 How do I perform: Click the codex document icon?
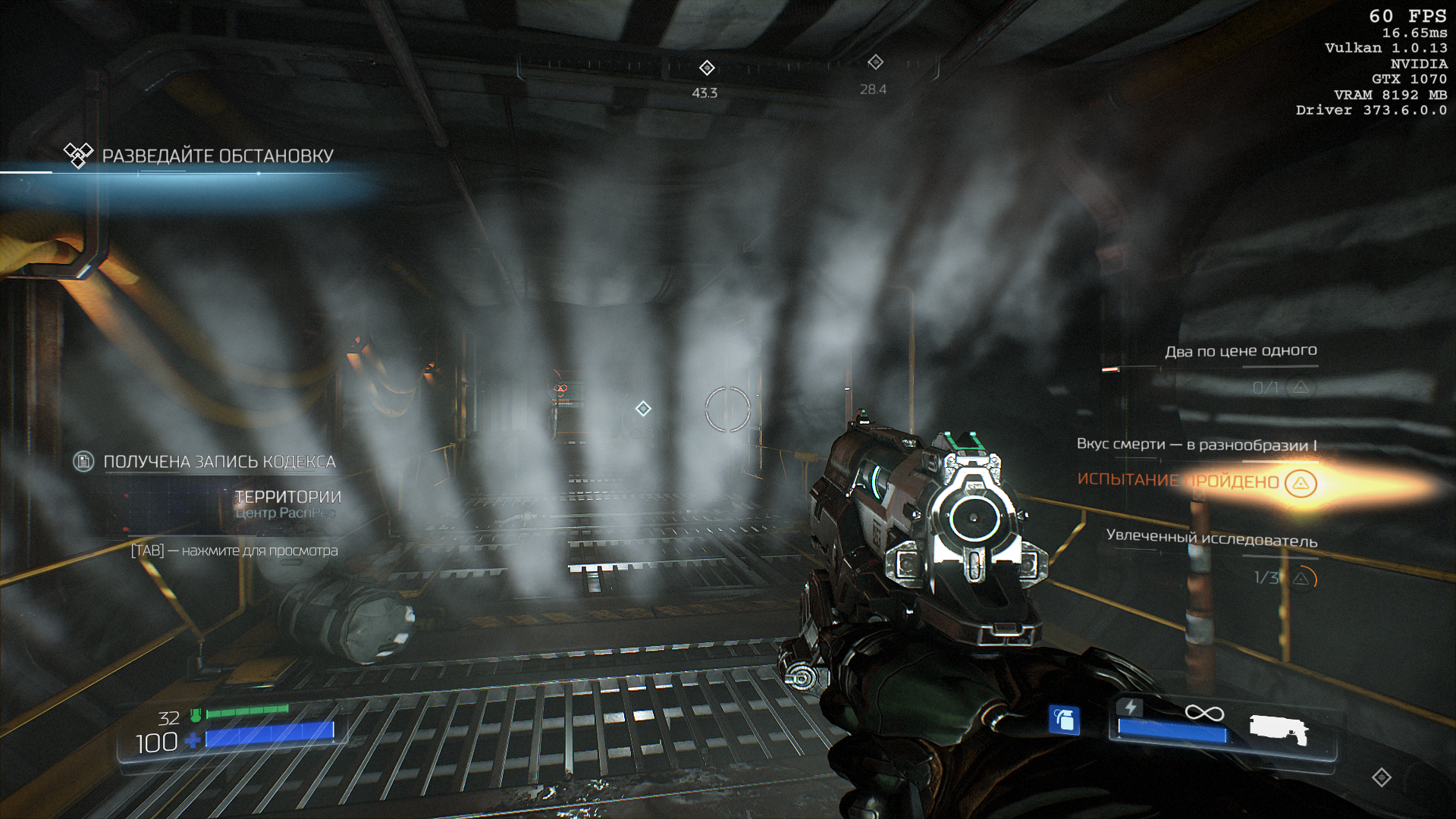click(x=83, y=461)
